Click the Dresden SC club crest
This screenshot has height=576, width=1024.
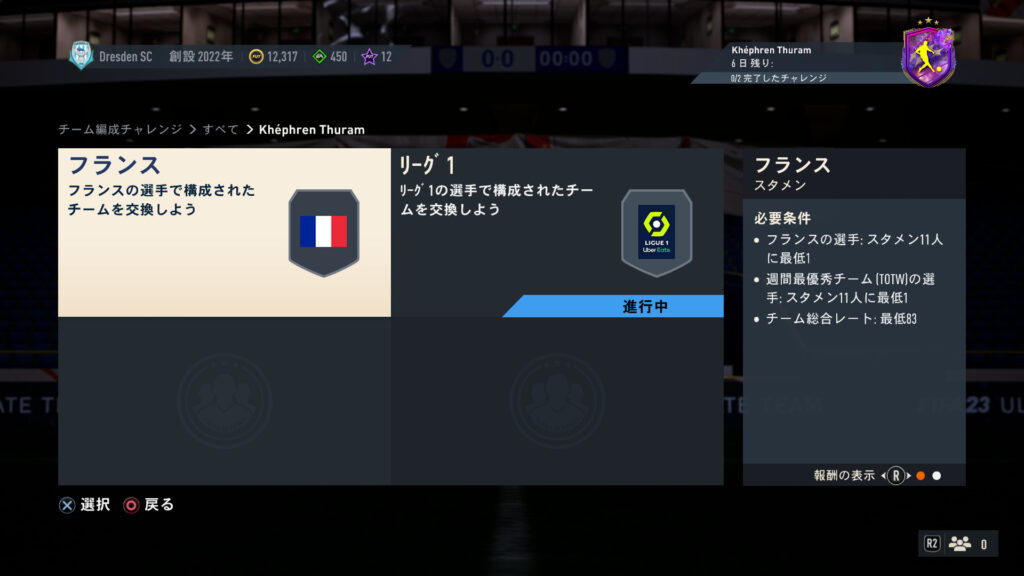point(80,56)
